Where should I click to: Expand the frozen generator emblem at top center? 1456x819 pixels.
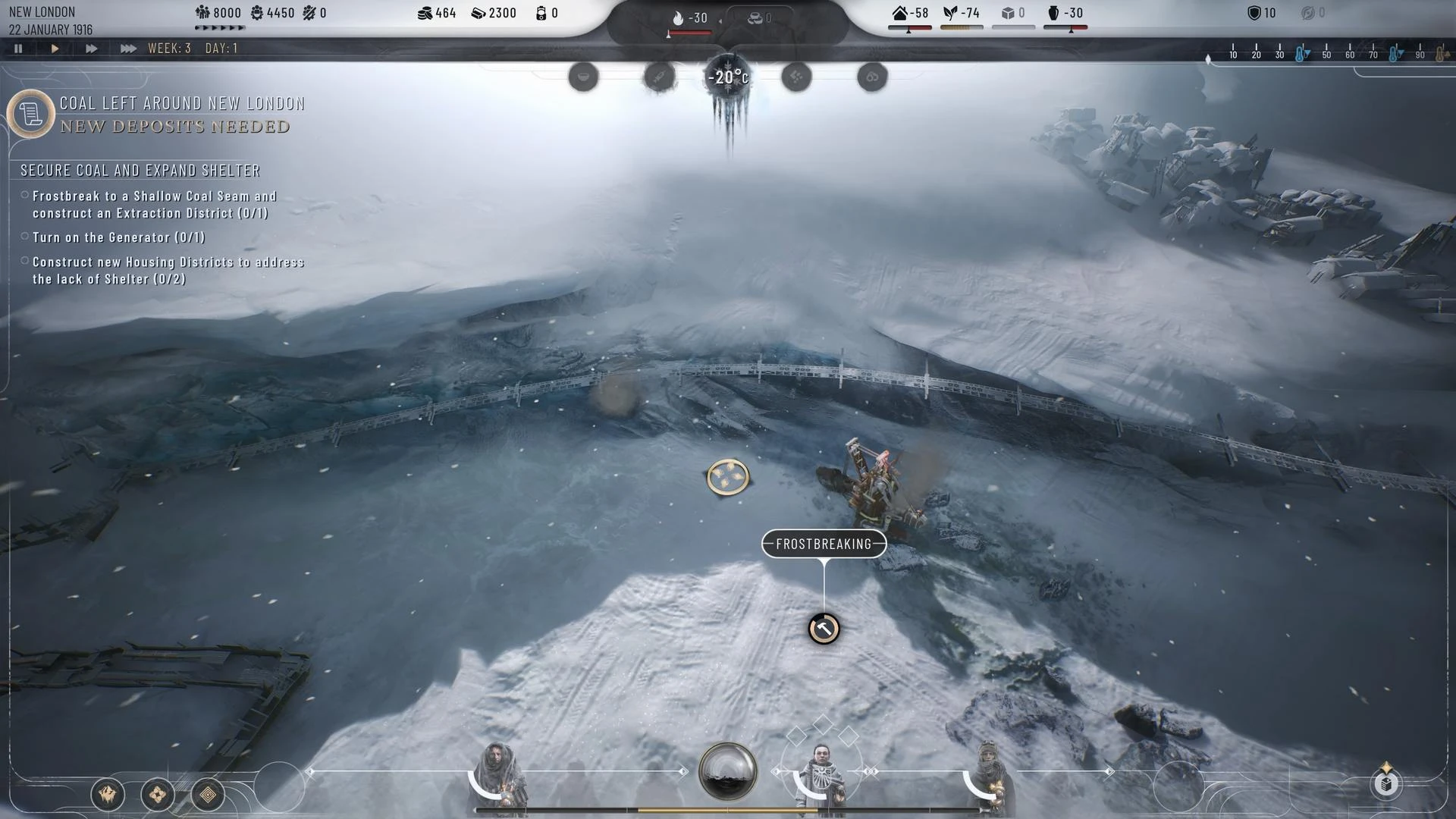pyautogui.click(x=726, y=76)
